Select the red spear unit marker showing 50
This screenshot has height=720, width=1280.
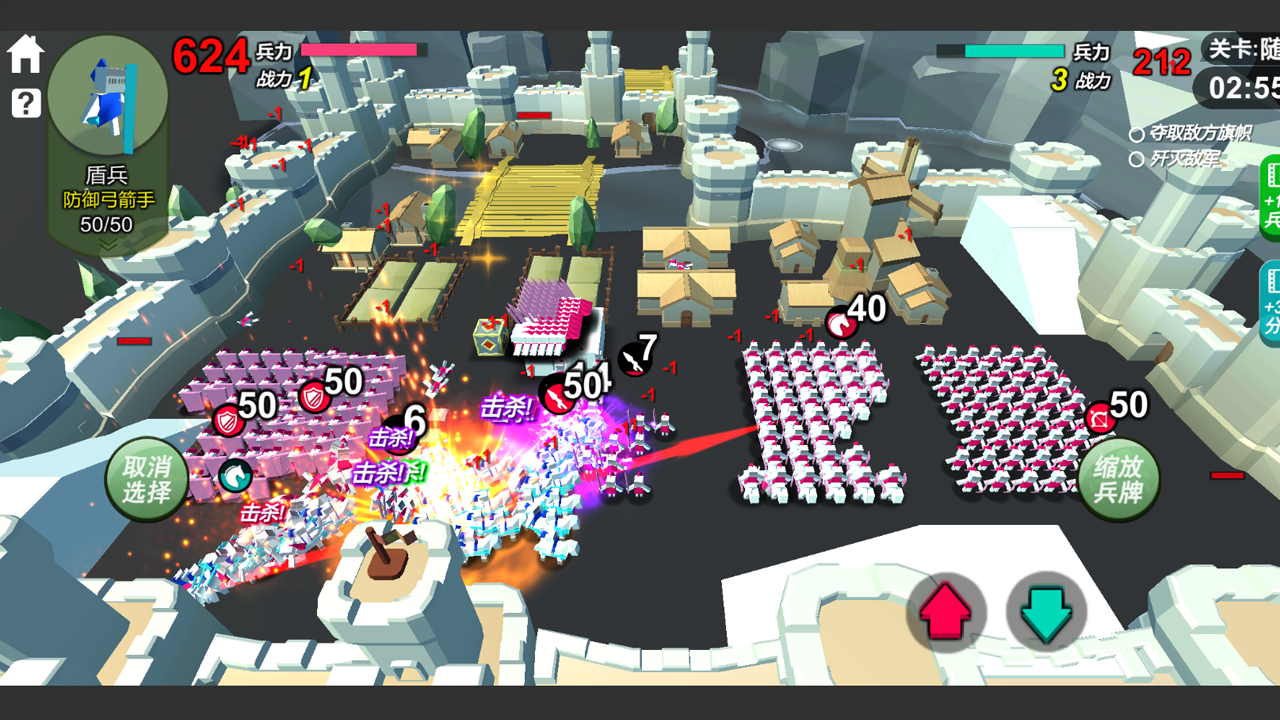pos(556,394)
